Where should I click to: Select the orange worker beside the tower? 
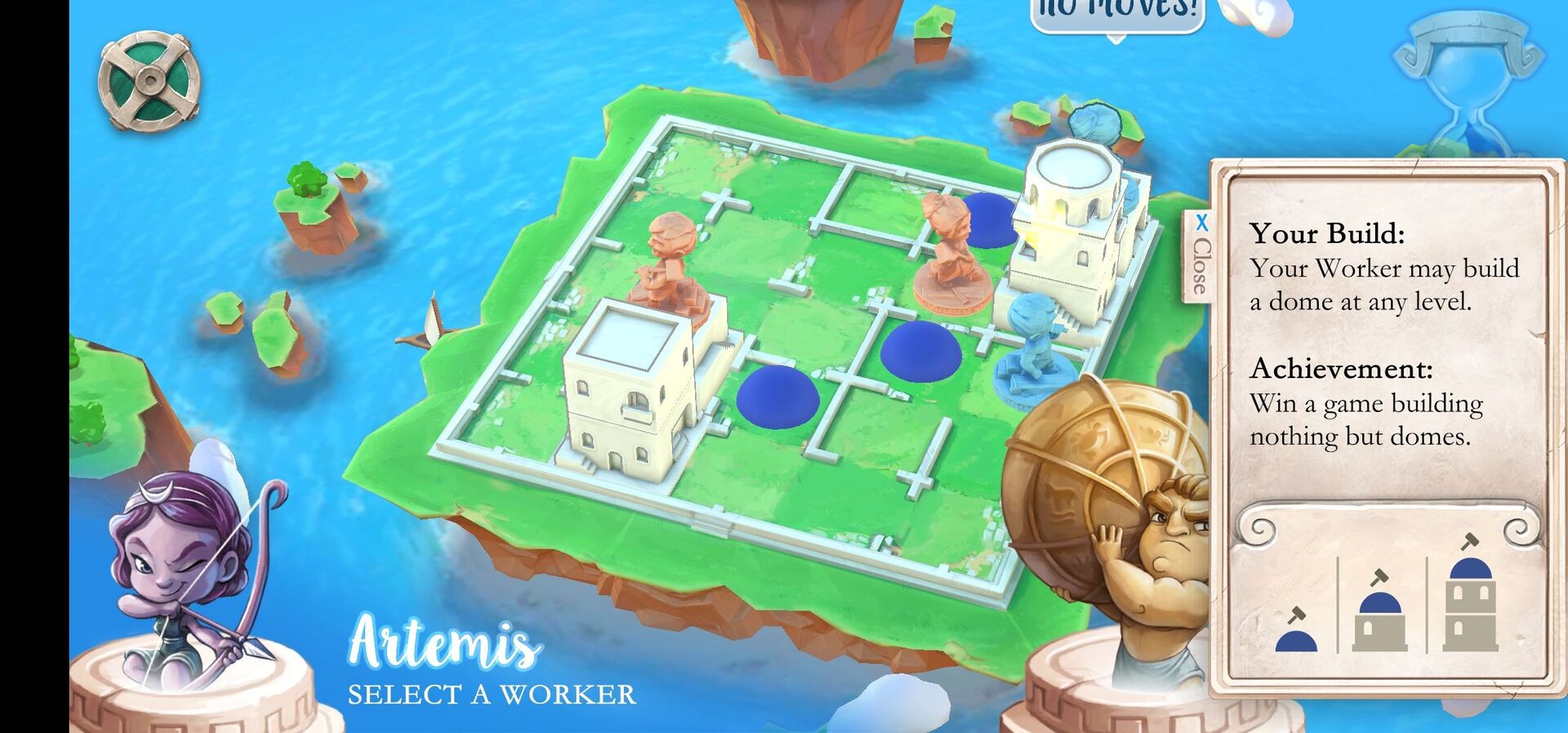click(x=947, y=249)
